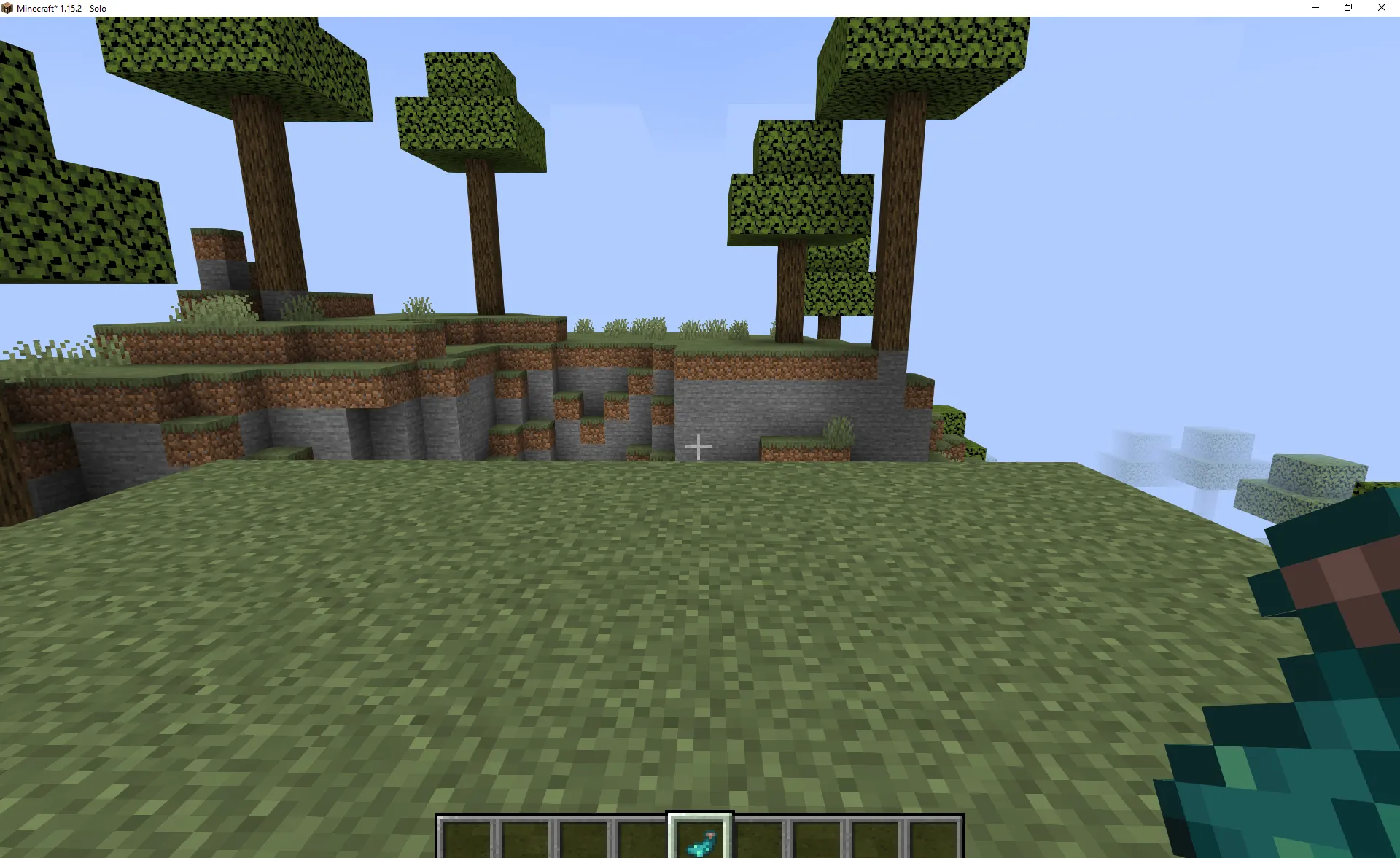Minimize the Minecraft window

tap(1315, 7)
